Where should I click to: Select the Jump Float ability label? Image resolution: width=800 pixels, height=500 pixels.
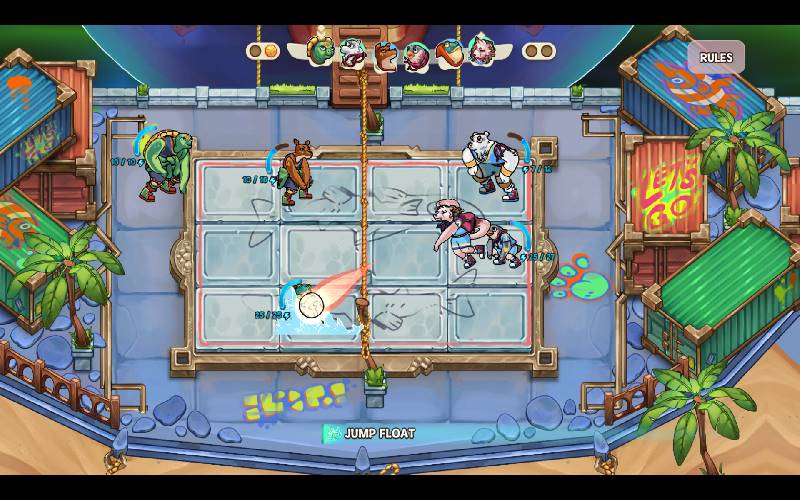369,433
